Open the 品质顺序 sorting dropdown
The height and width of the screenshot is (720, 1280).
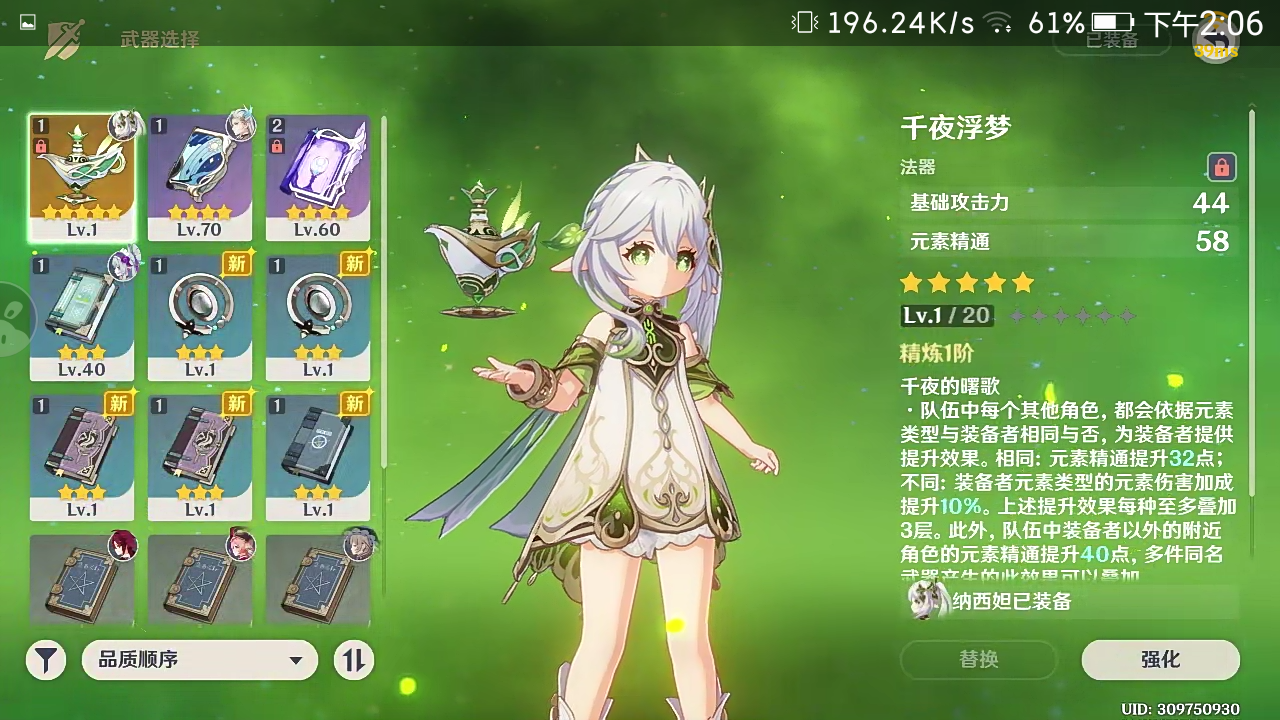[x=198, y=660]
